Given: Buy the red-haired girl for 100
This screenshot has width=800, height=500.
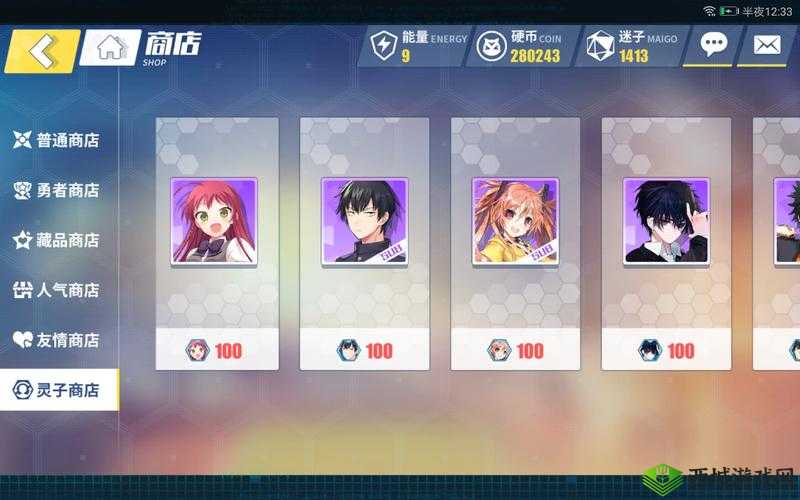Looking at the screenshot, I should pyautogui.click(x=215, y=350).
